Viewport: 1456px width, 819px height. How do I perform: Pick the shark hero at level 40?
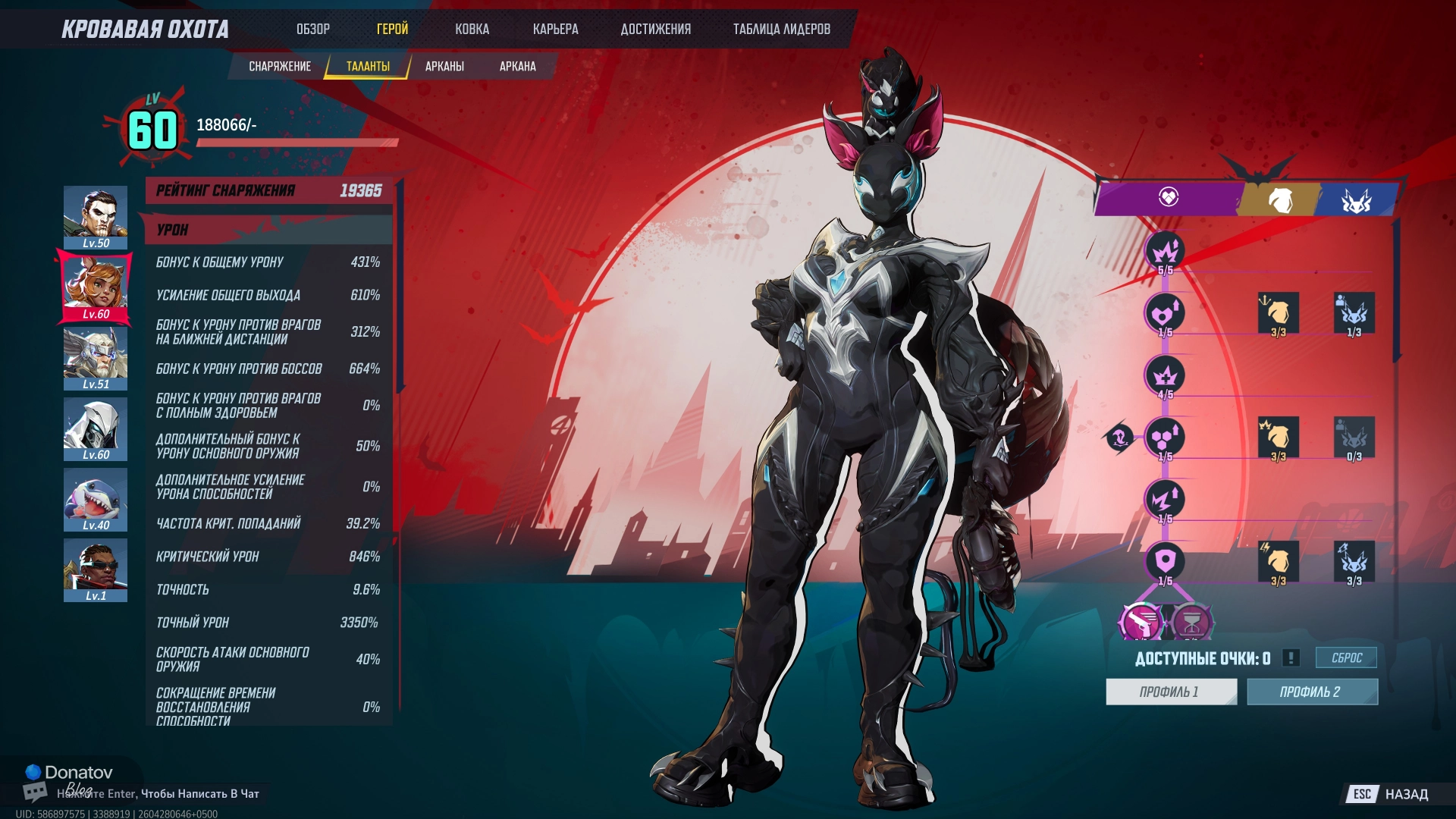[96, 500]
